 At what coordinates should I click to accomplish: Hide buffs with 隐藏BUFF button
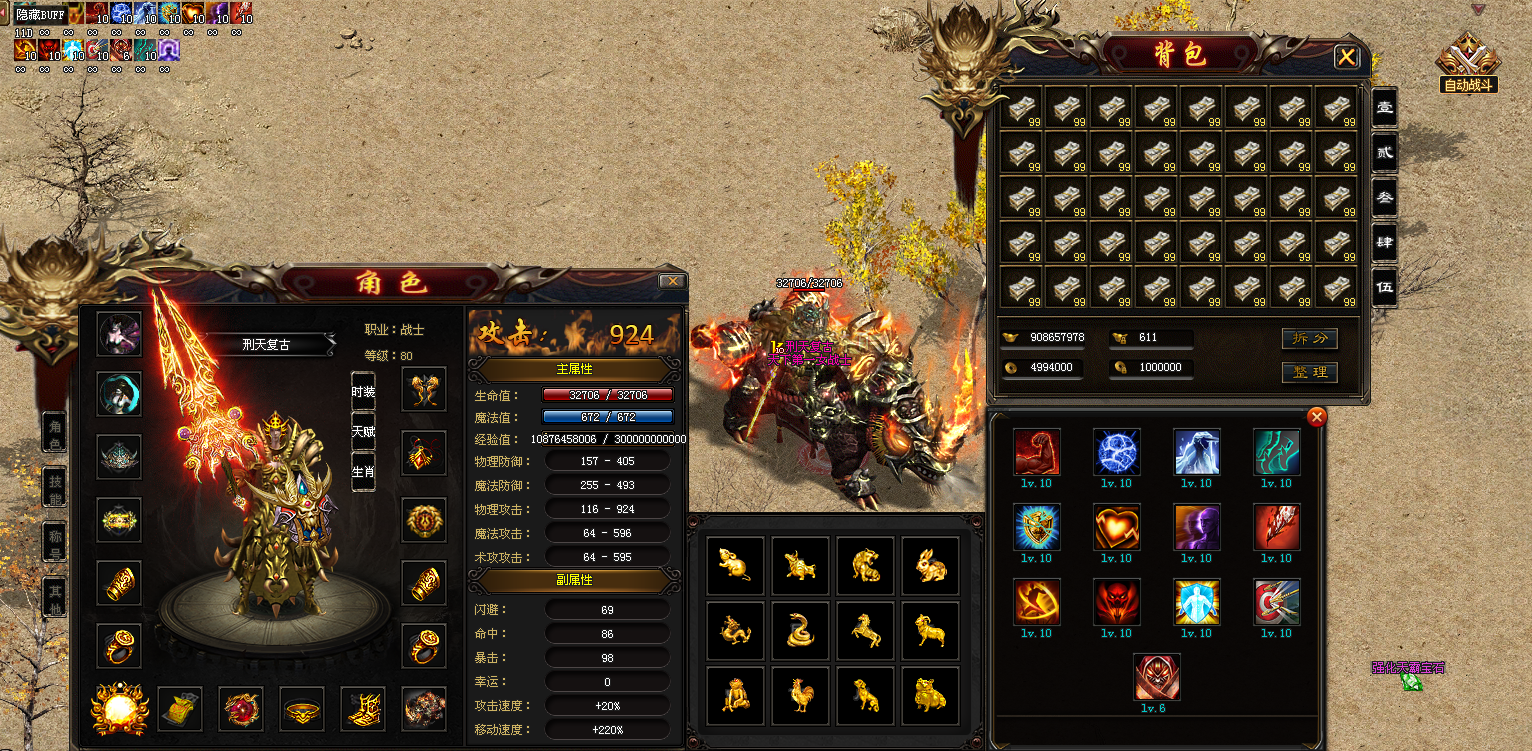click(39, 14)
